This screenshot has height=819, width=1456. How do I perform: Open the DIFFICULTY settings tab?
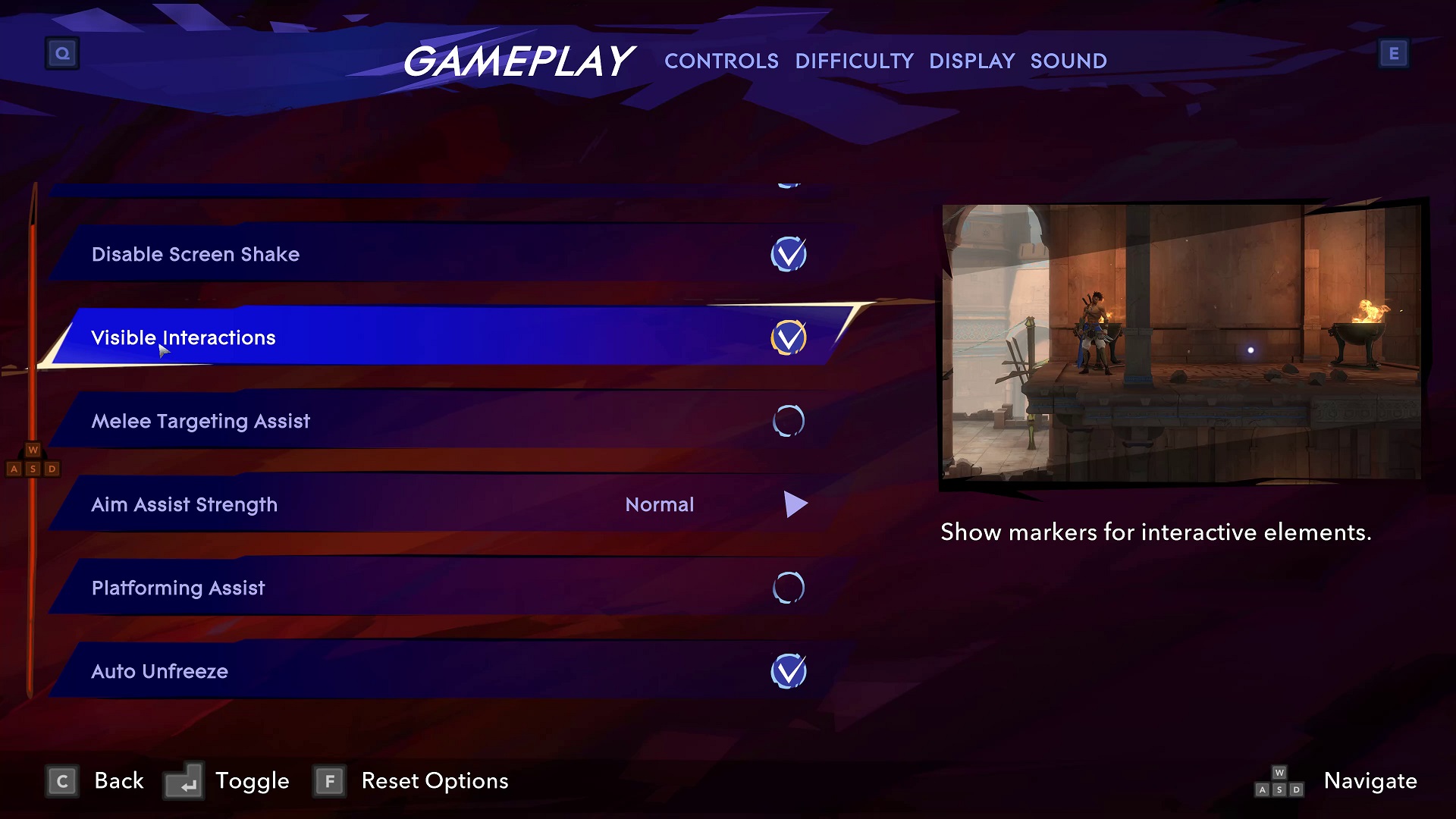[x=855, y=61]
